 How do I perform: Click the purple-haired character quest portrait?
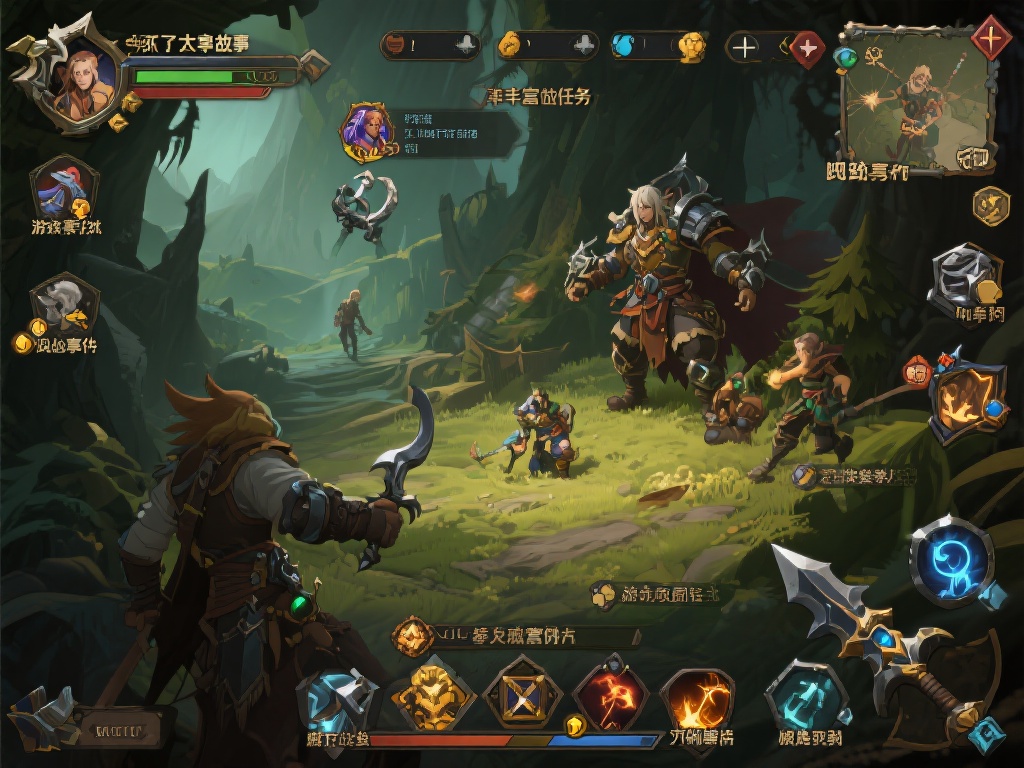coord(365,130)
